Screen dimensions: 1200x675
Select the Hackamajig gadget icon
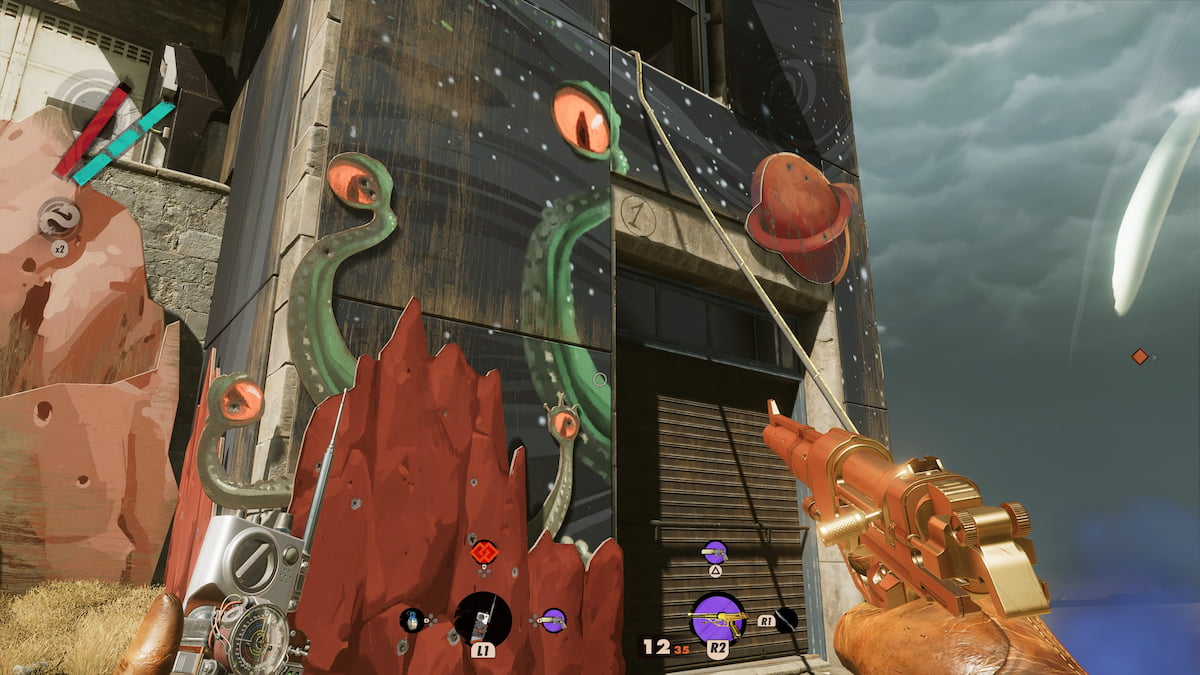[483, 618]
